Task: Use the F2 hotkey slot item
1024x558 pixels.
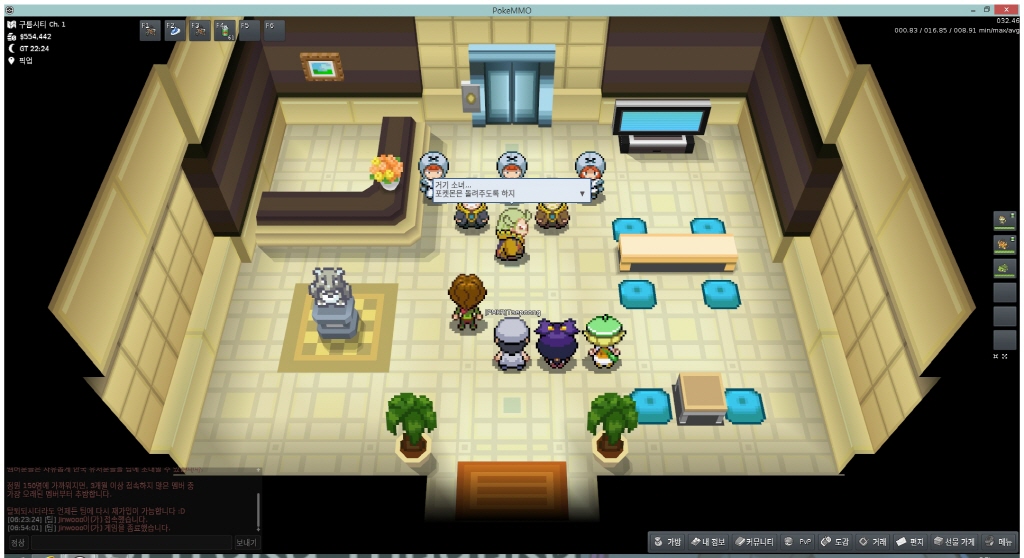Action: click(x=175, y=30)
